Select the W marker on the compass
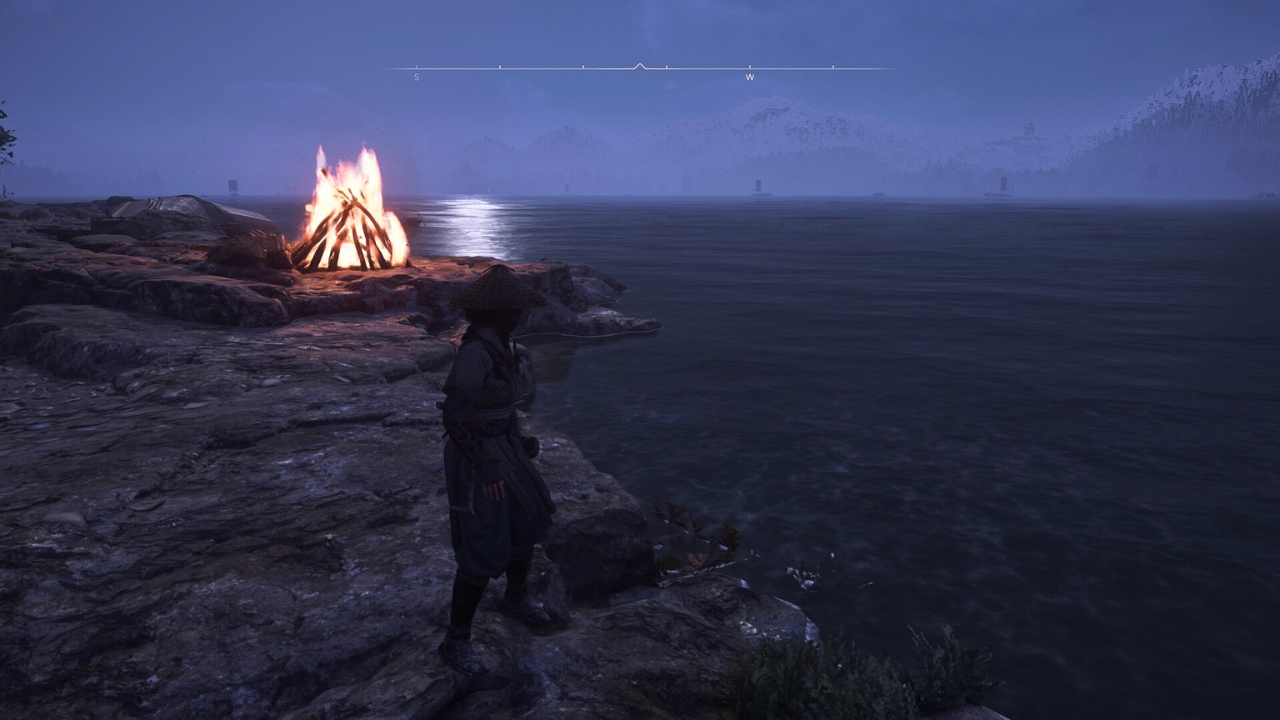 click(x=749, y=77)
